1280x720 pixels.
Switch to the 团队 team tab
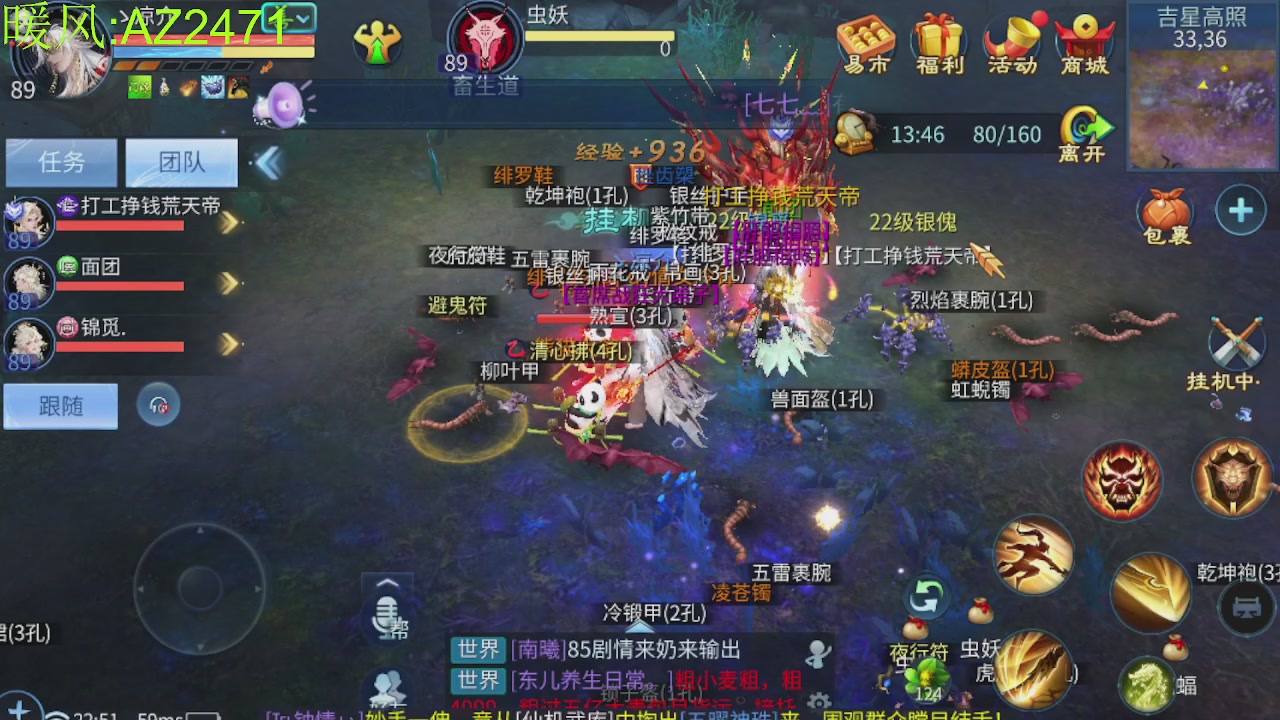point(180,163)
